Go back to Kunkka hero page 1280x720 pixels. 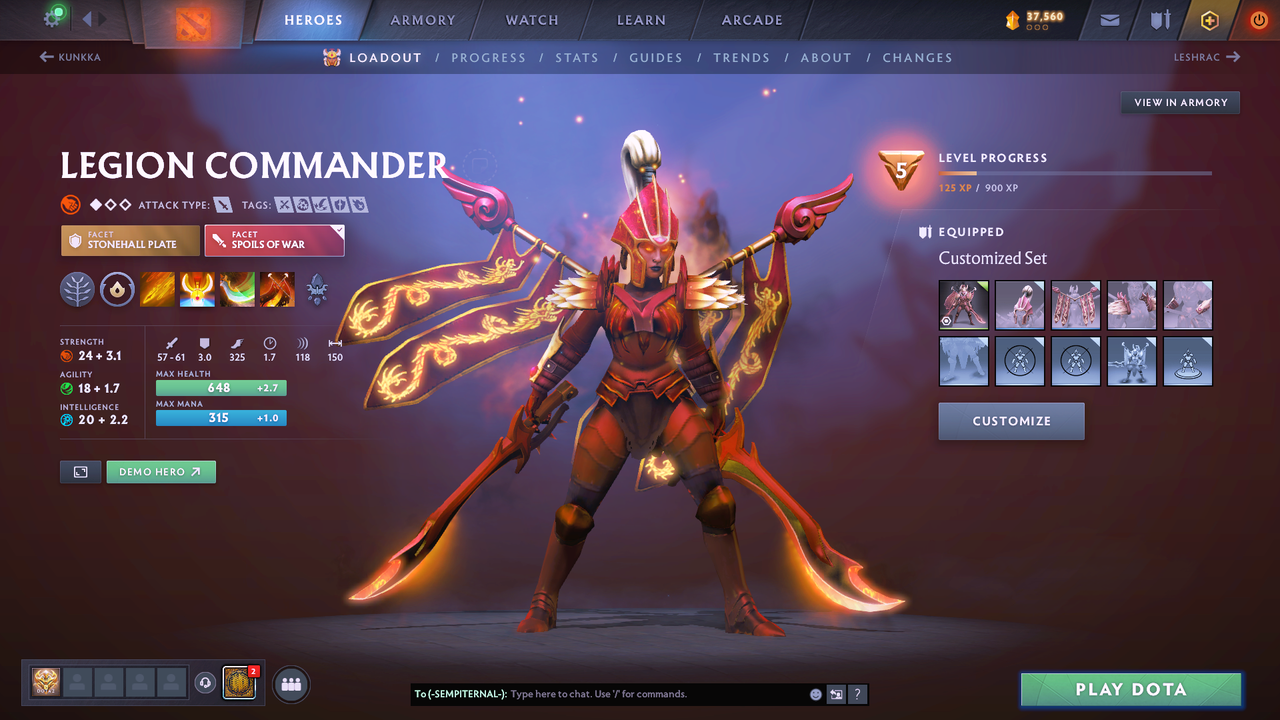[72, 57]
